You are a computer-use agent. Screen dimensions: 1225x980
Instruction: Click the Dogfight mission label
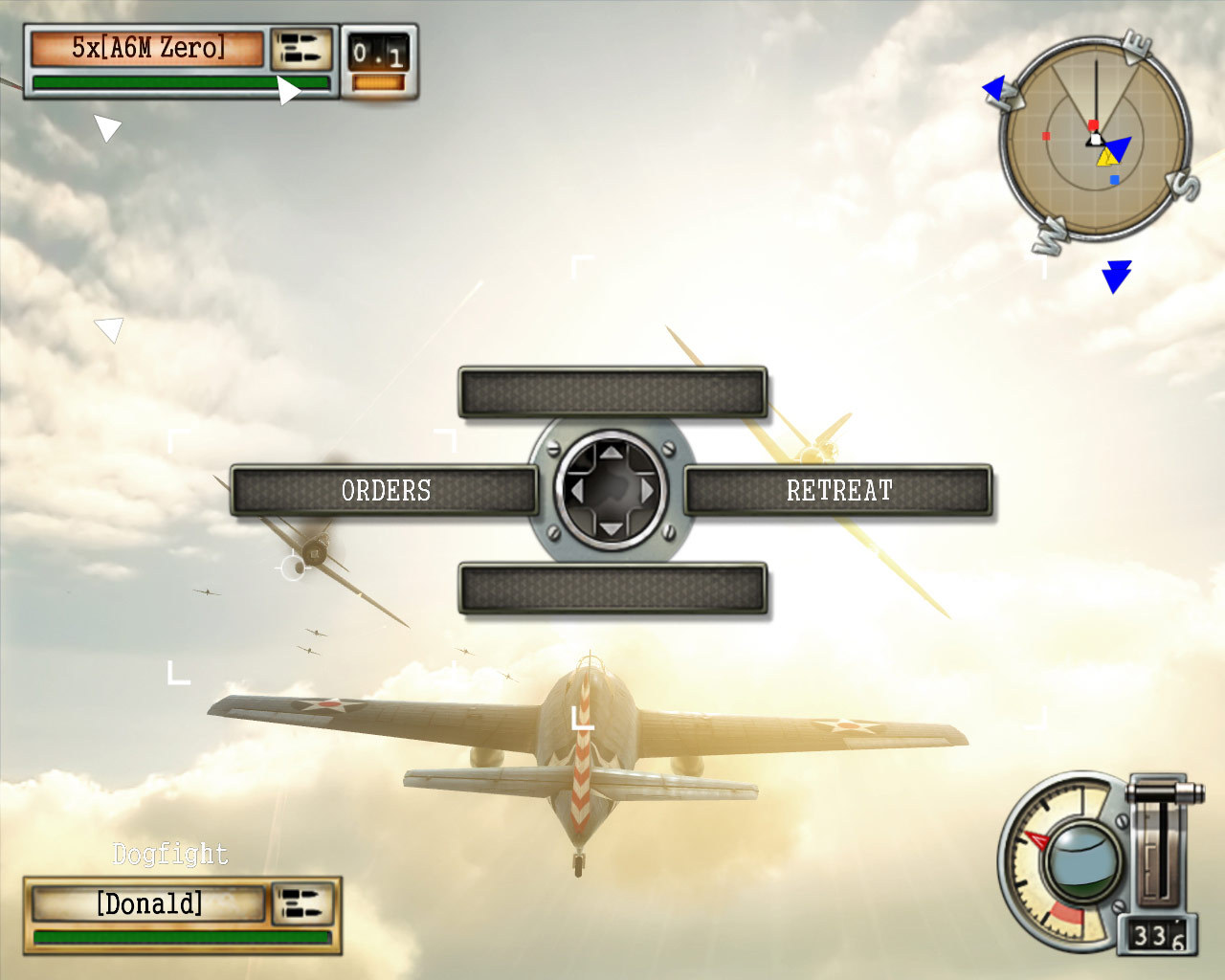tap(169, 854)
